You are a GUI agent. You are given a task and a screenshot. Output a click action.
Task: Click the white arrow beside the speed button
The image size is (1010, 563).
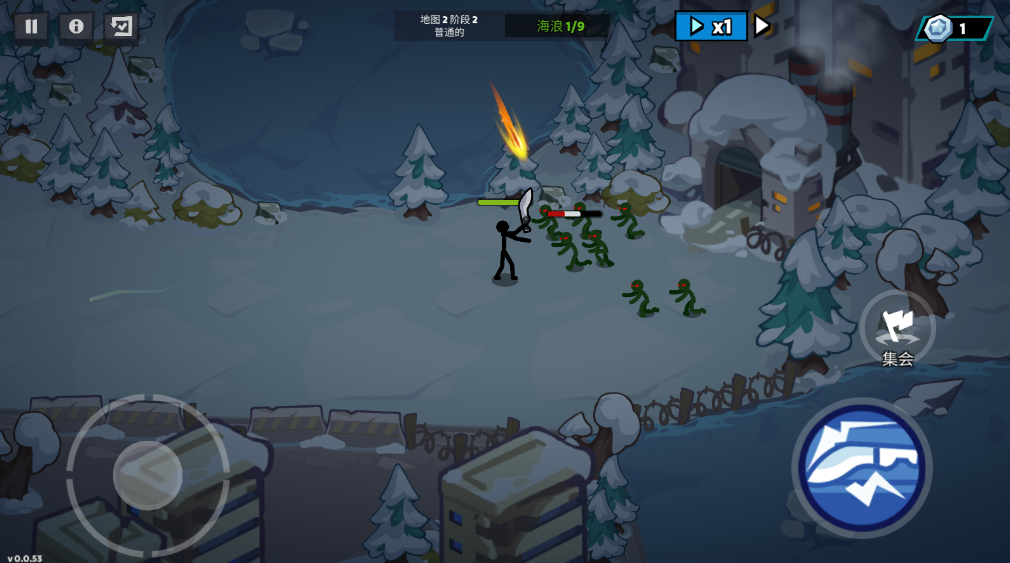762,26
